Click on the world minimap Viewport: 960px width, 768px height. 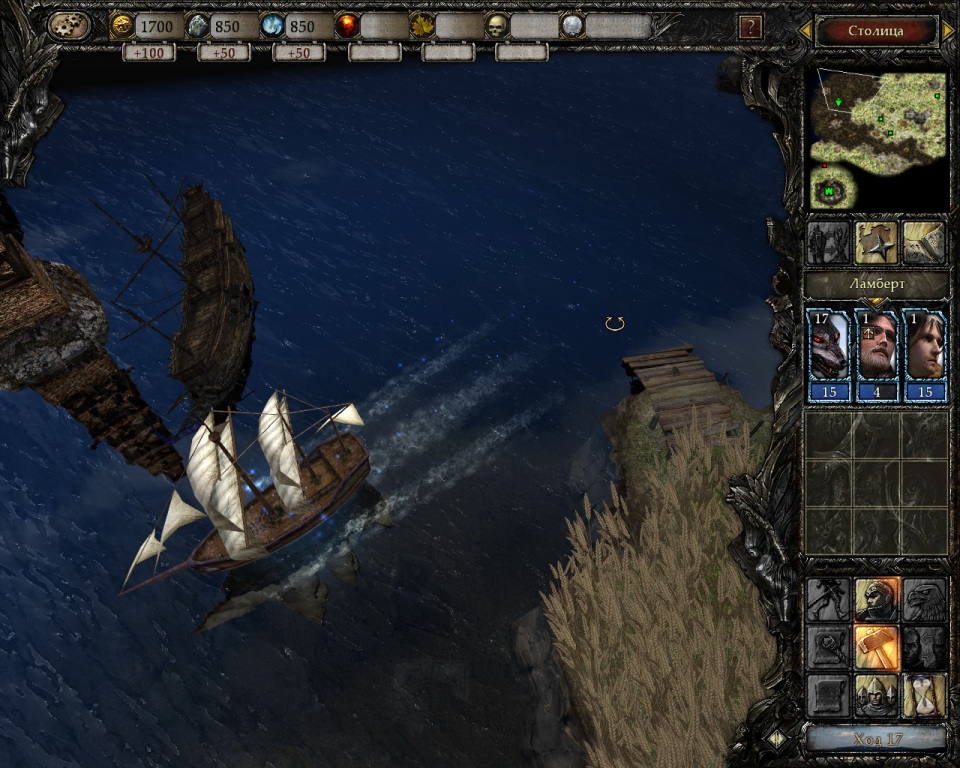pyautogui.click(x=877, y=140)
